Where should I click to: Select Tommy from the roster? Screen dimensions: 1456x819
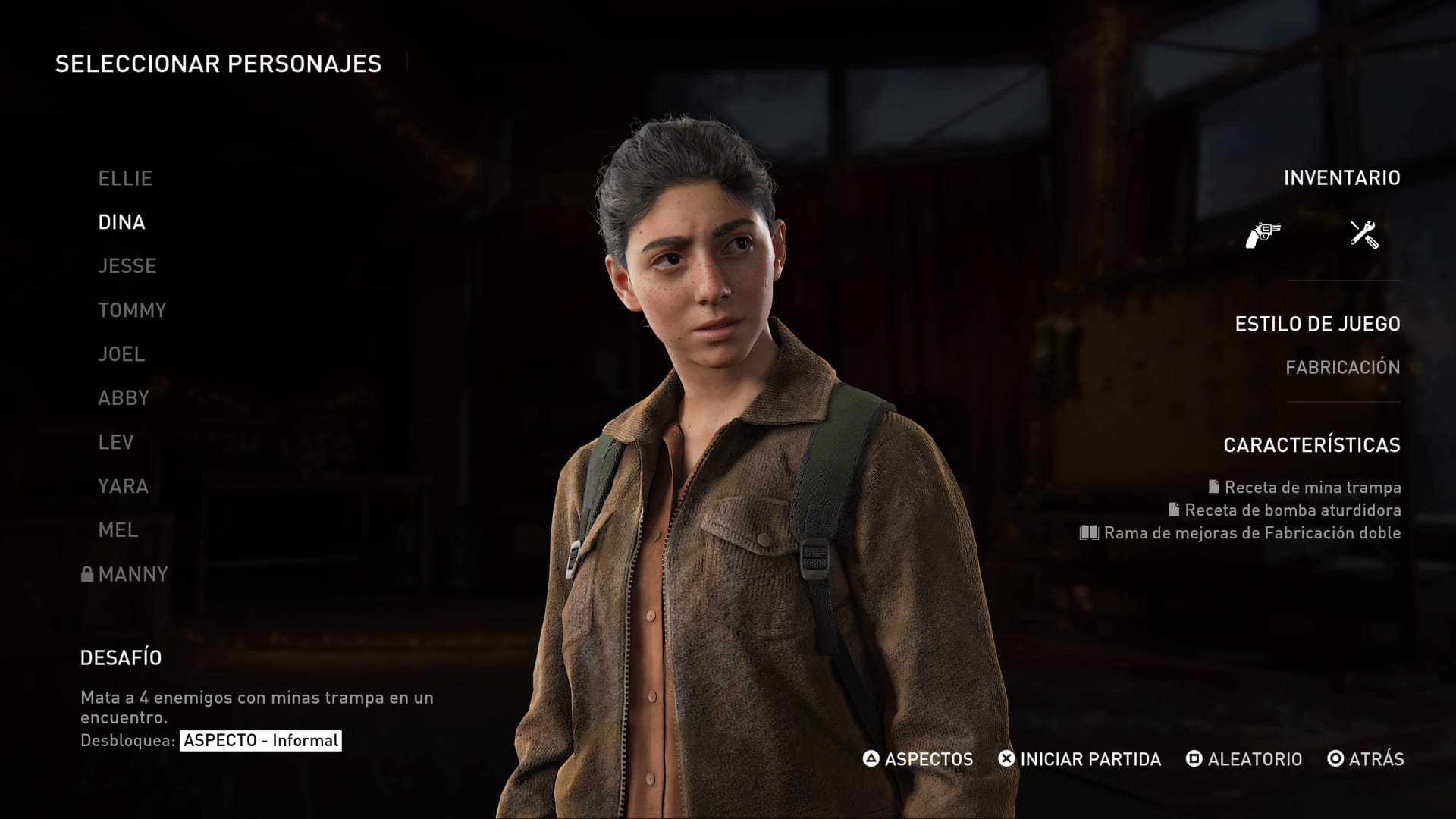pos(132,310)
